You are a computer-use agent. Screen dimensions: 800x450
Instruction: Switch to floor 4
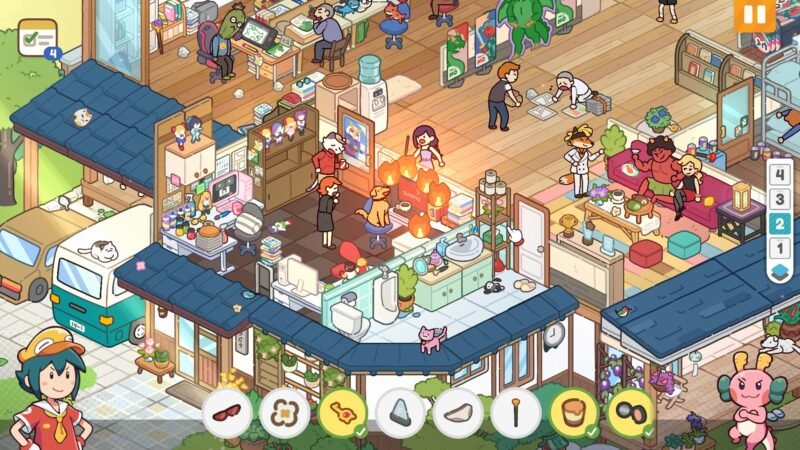tap(779, 172)
